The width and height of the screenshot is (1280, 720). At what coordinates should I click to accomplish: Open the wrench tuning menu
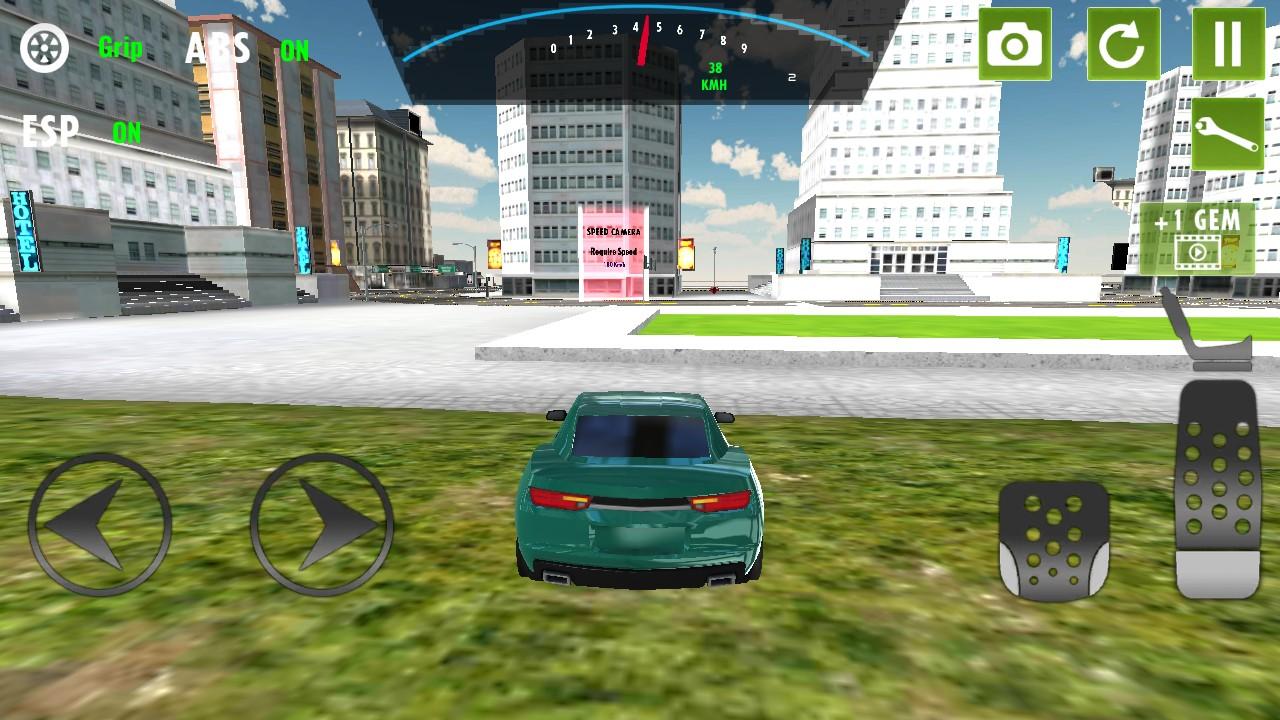pos(1228,134)
